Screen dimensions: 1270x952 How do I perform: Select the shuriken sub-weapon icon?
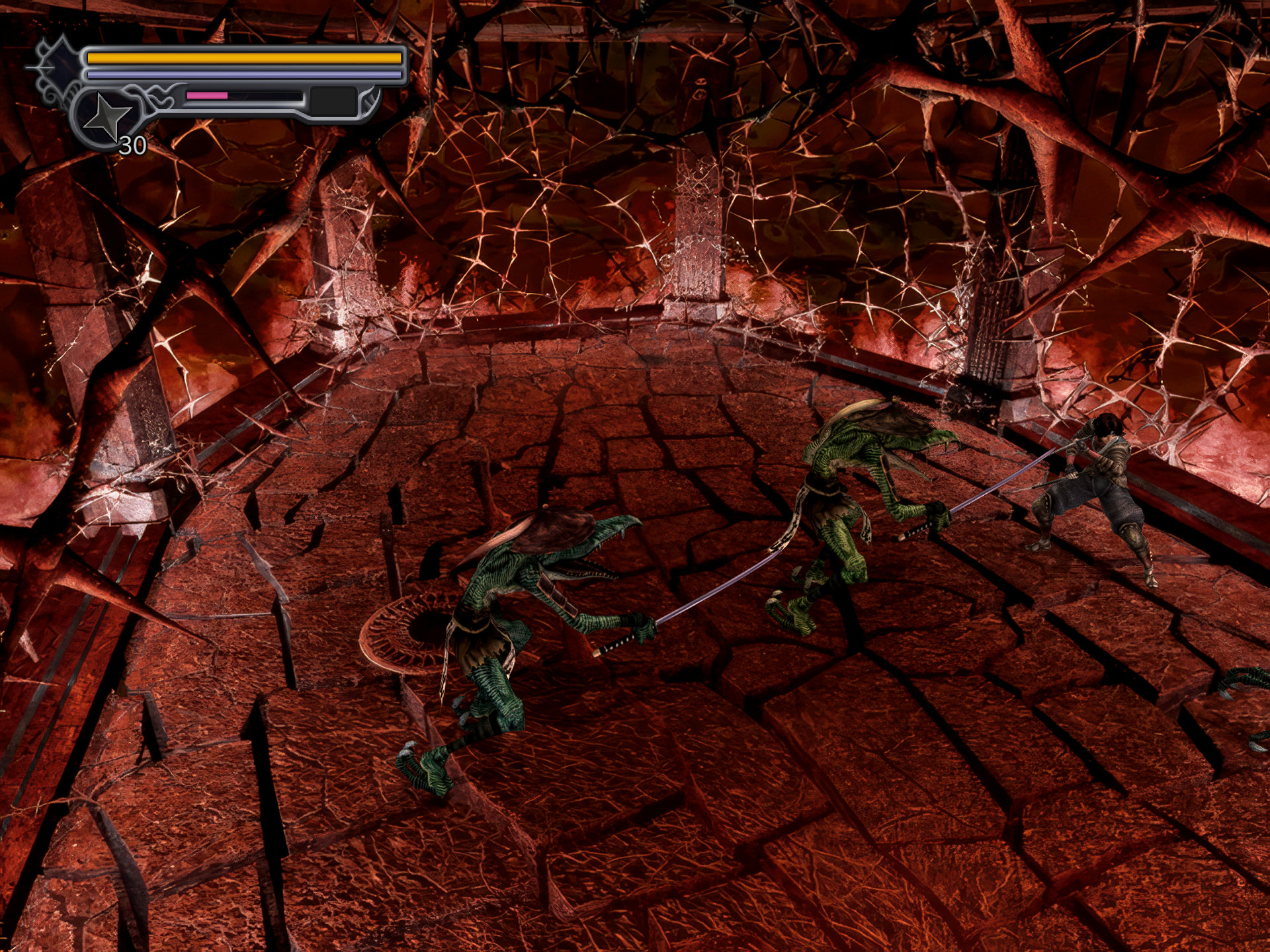pyautogui.click(x=108, y=118)
